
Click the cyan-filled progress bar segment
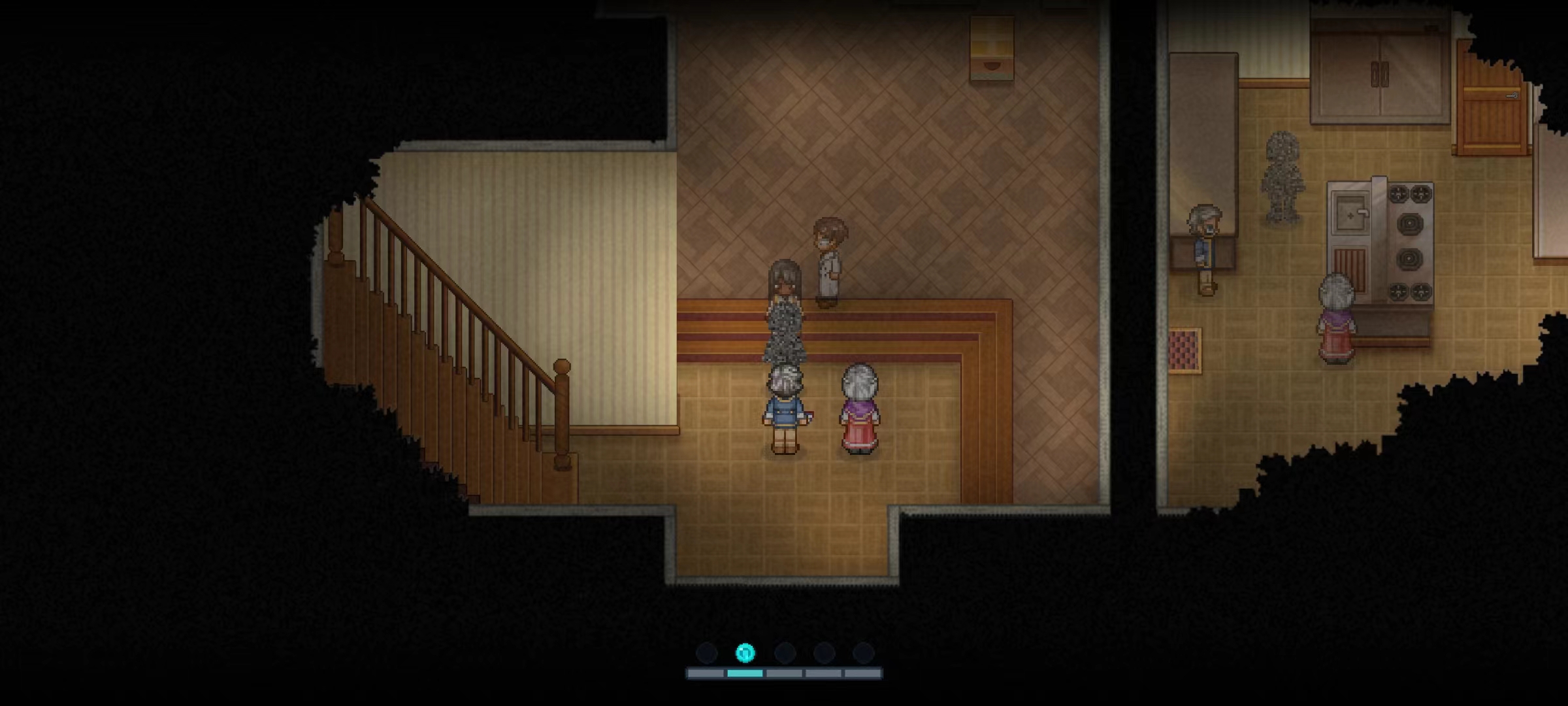click(745, 673)
